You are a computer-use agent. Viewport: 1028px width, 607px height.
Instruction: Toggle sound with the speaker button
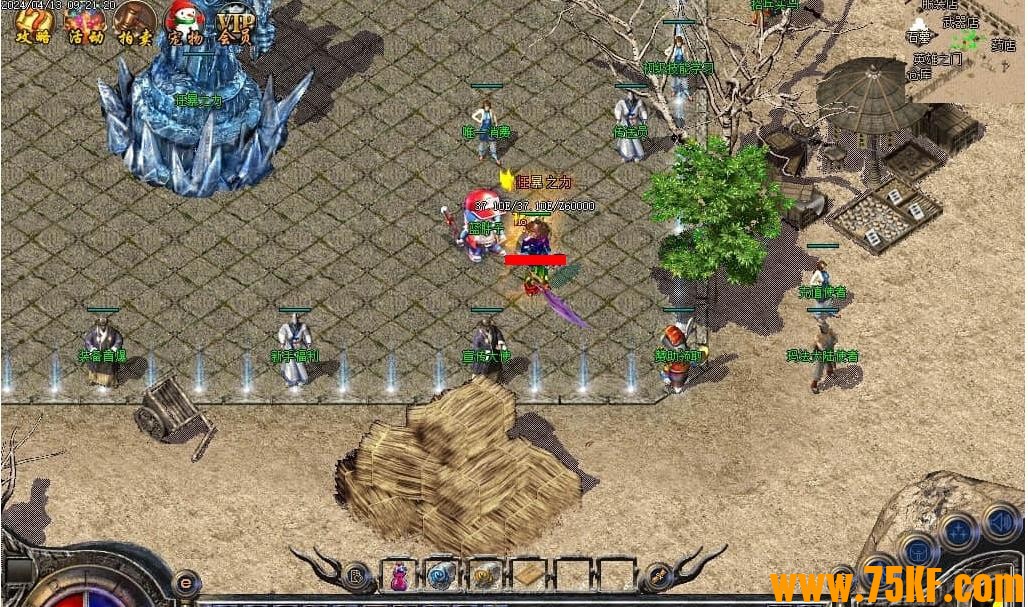tap(1001, 521)
